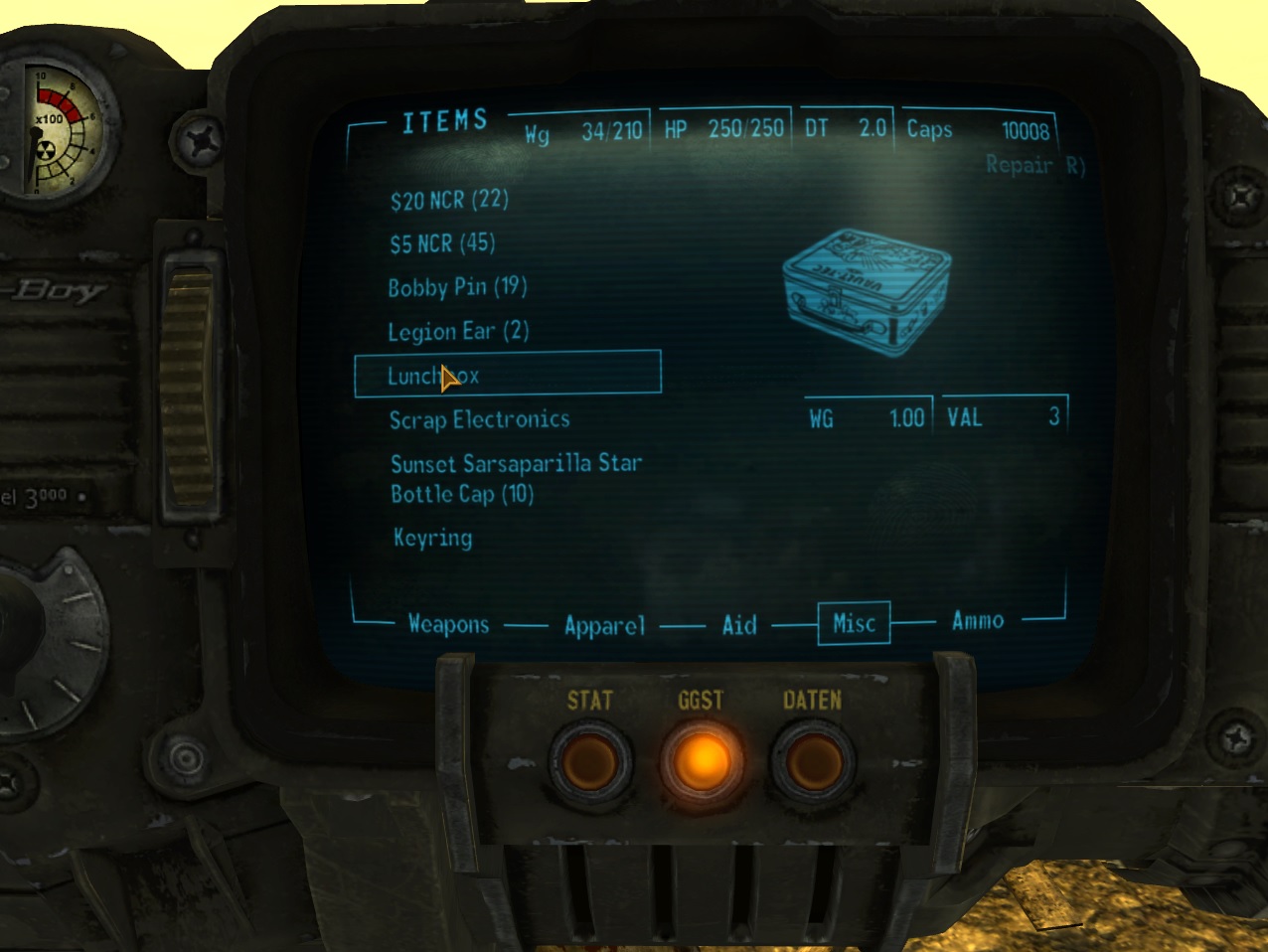
Task: Switch to the Weapons tab
Action: pos(448,625)
